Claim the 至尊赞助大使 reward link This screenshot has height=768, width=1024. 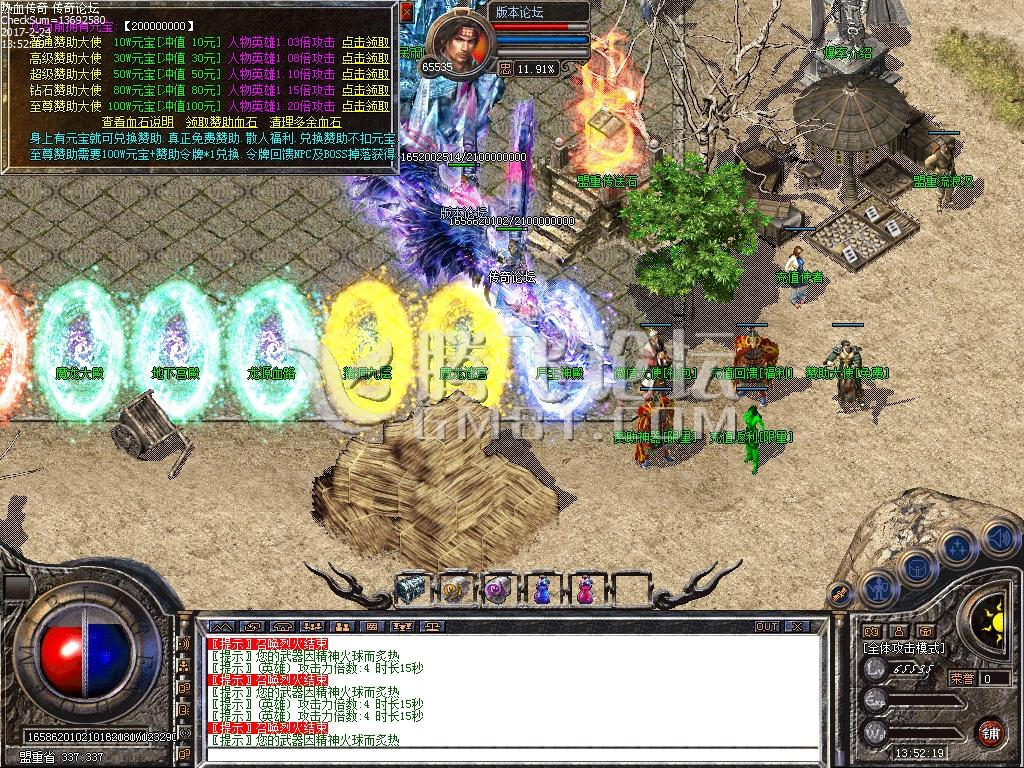pos(365,106)
